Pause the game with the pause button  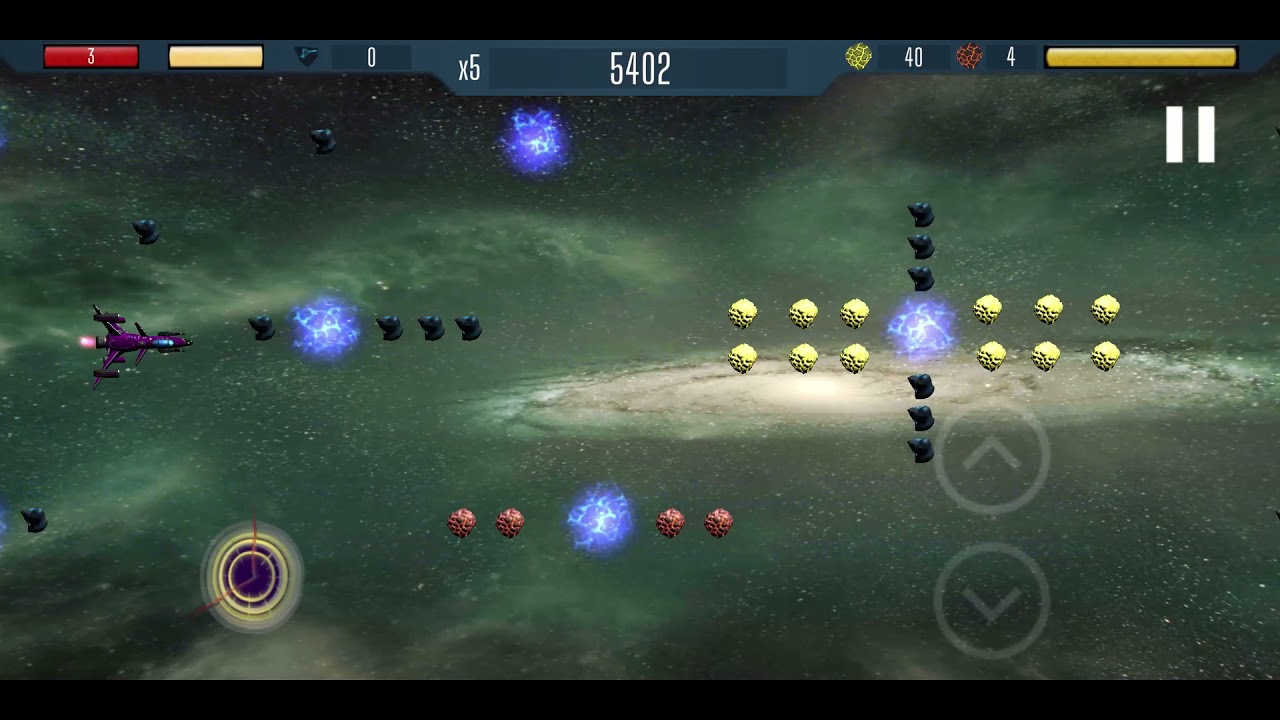1190,134
